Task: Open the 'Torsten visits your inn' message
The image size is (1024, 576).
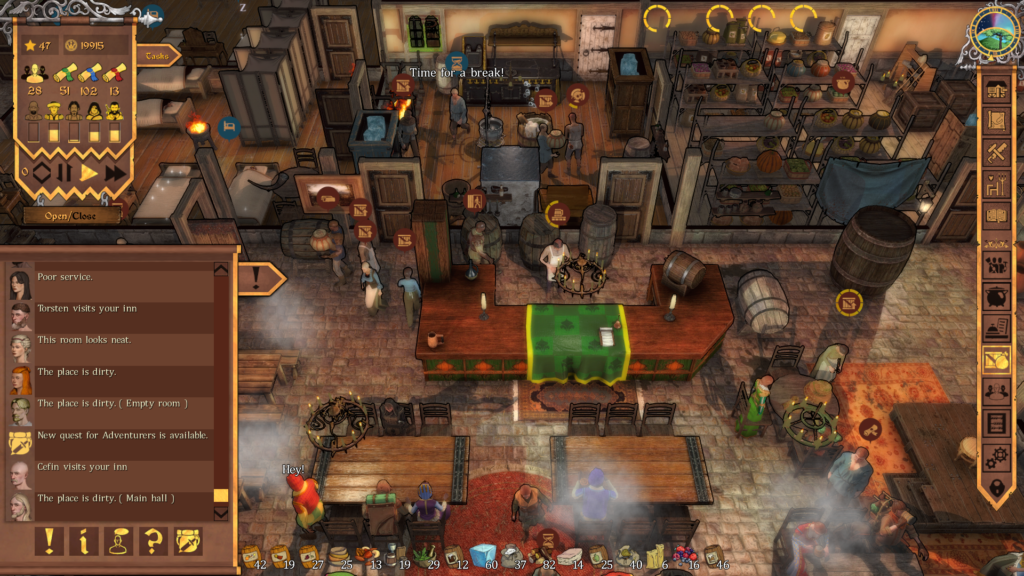Action: 110,309
